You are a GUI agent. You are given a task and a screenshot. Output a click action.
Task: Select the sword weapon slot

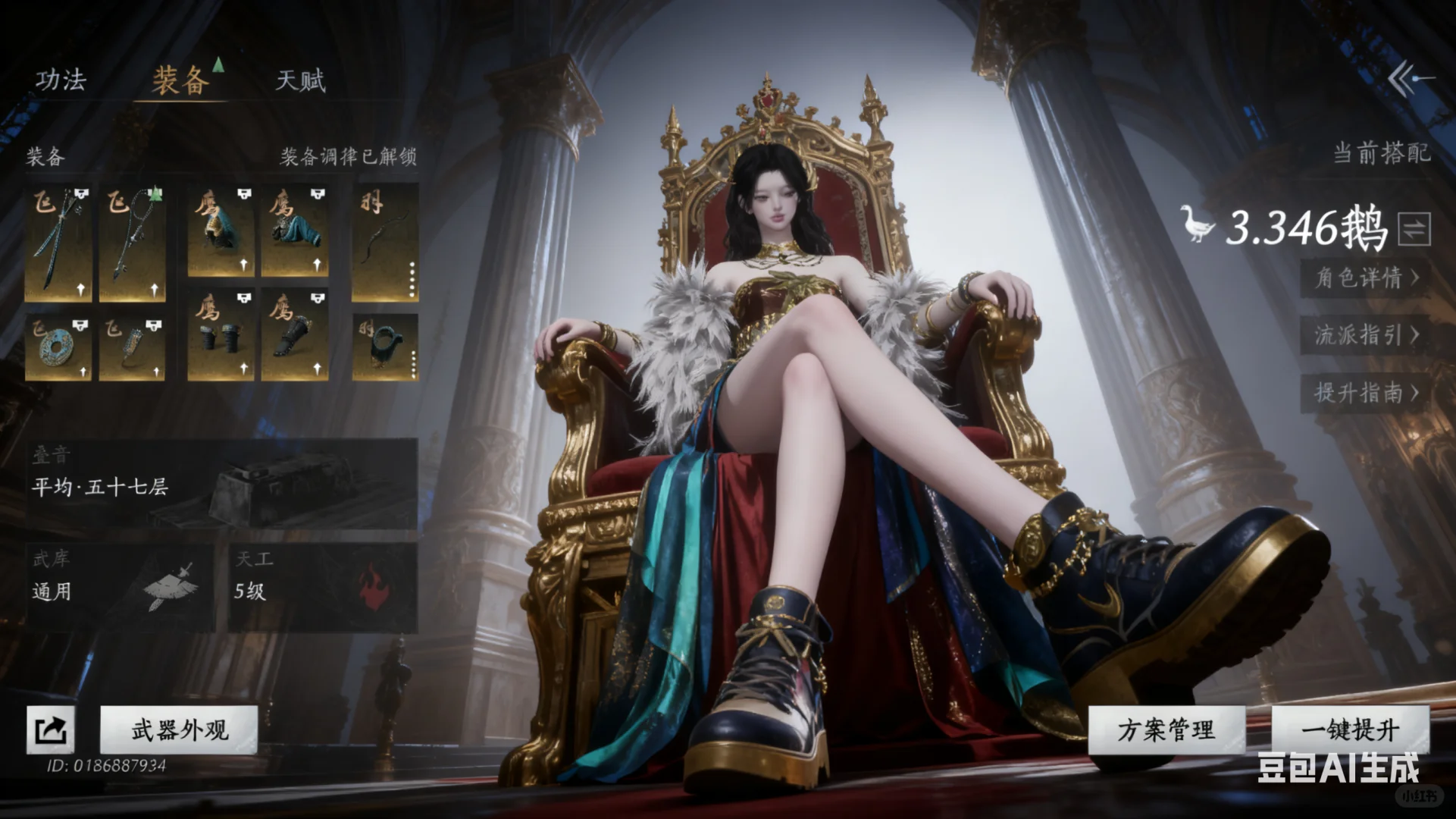58,243
